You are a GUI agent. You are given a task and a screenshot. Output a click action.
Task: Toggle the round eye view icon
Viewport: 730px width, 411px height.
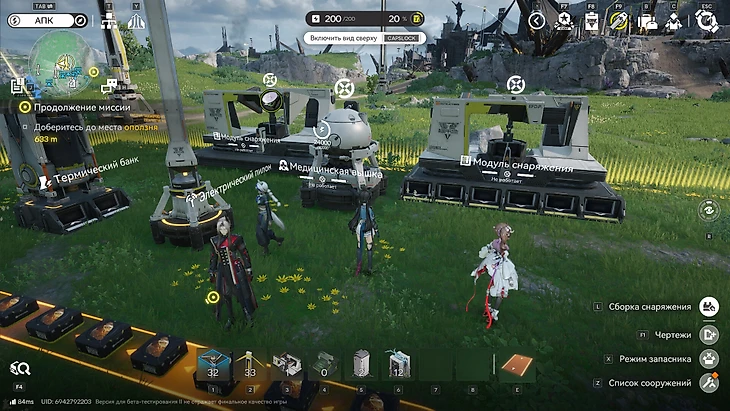(x=708, y=209)
